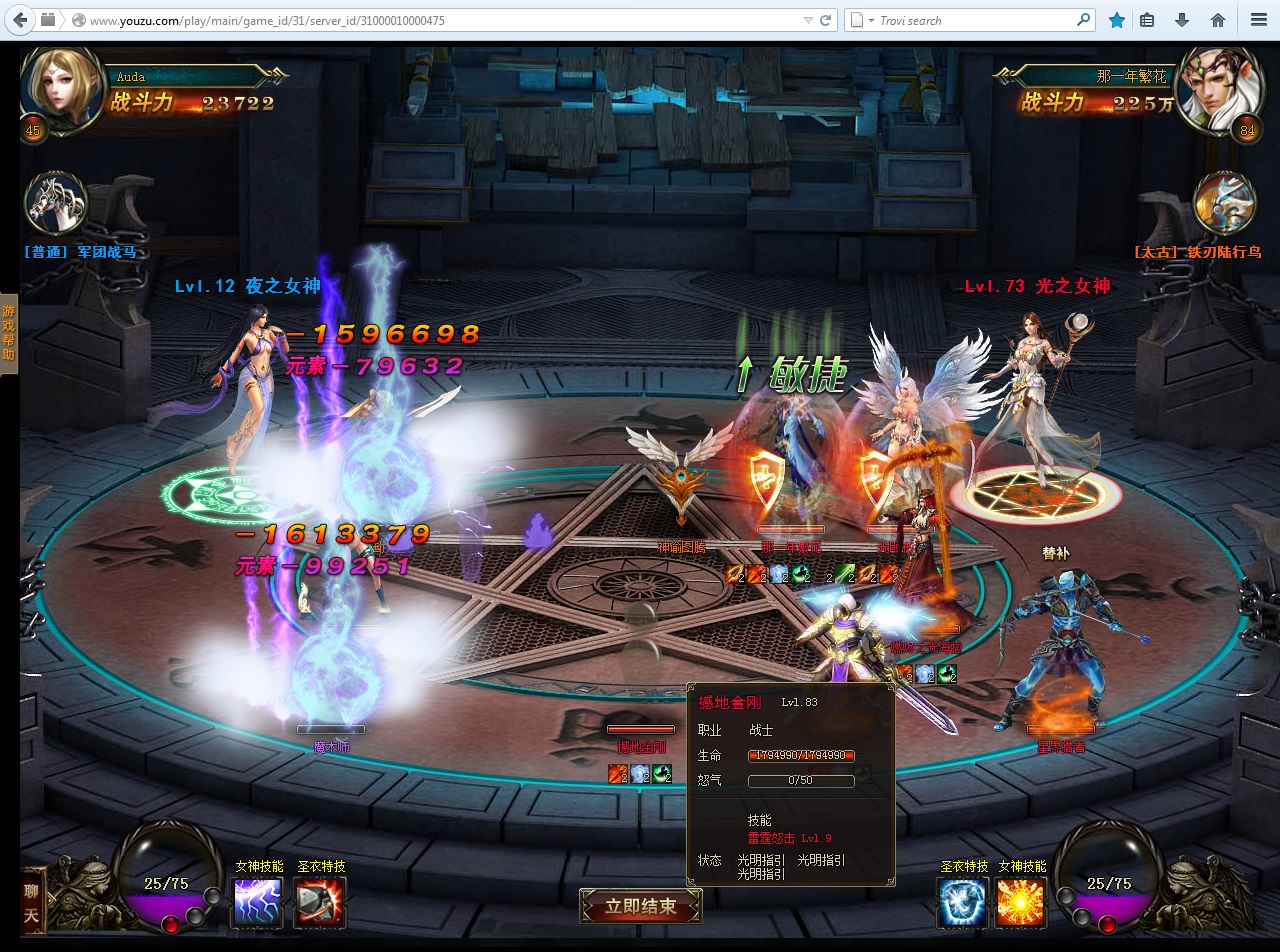Activate the left lightning 女神技能 skill
Screen dimensions: 1280x952
tap(258, 902)
